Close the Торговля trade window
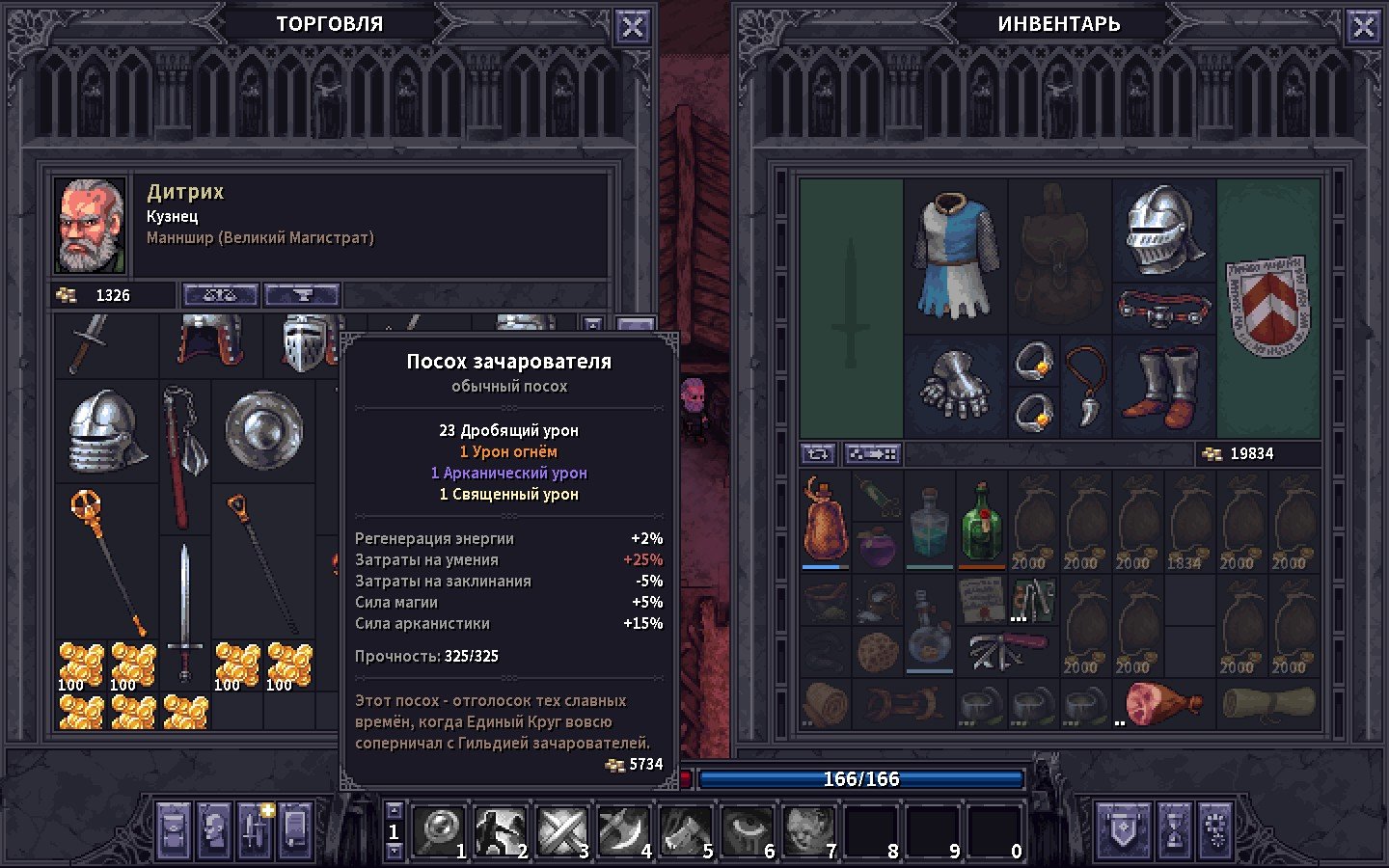The width and height of the screenshot is (1389, 868). point(632,27)
